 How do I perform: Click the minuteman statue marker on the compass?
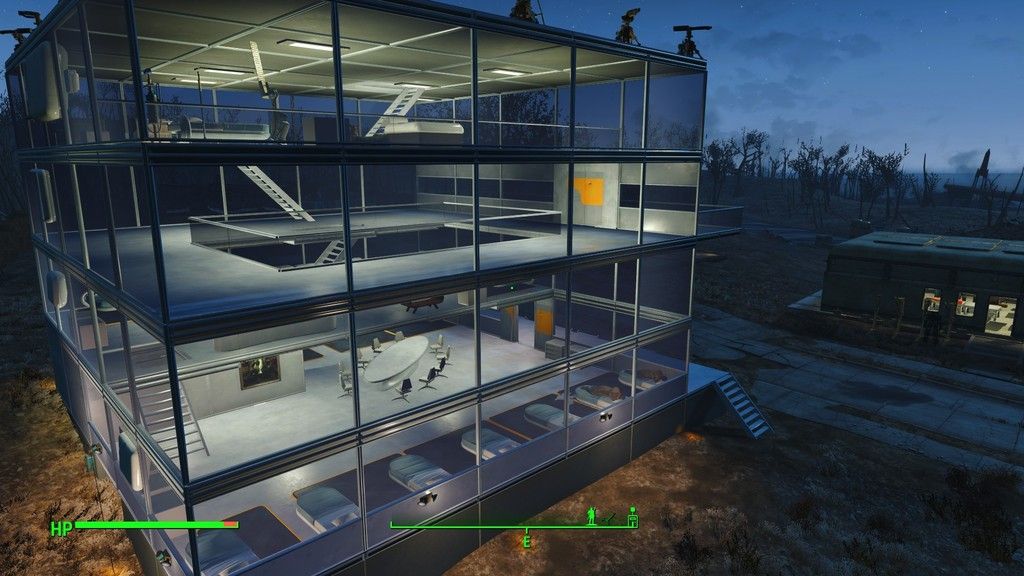pyautogui.click(x=593, y=517)
